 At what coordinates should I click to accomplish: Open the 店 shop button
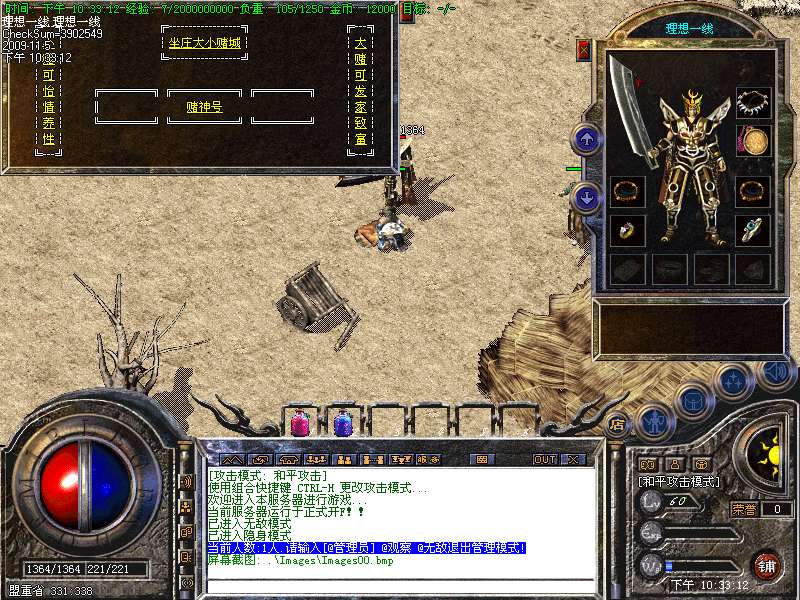[x=617, y=422]
